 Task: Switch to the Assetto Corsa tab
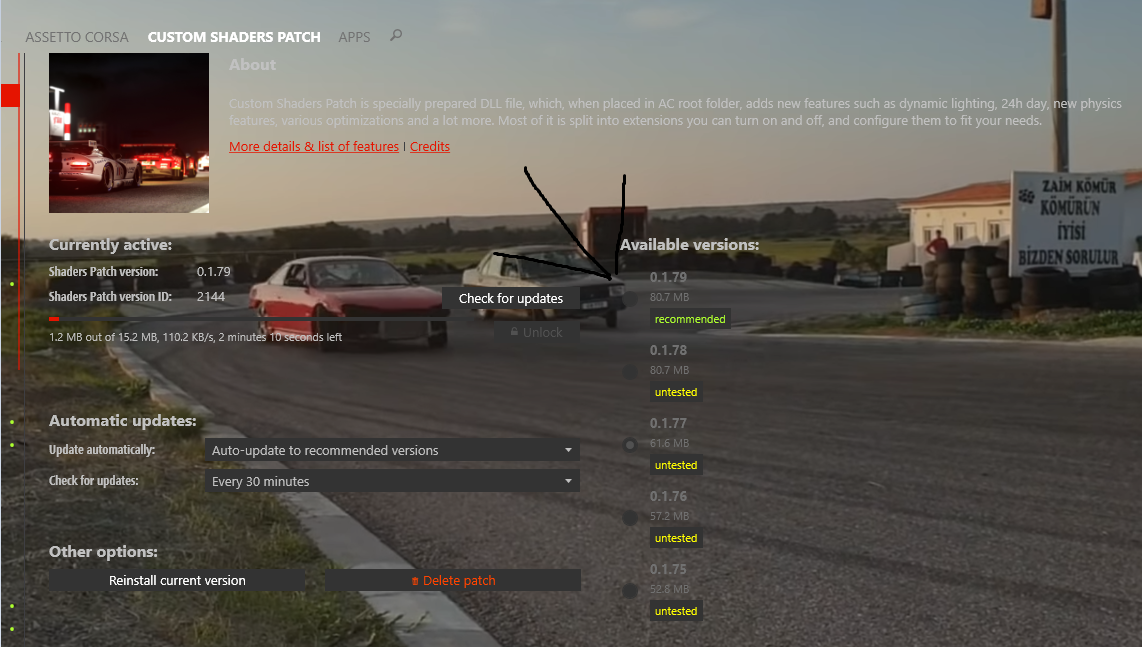click(x=77, y=37)
